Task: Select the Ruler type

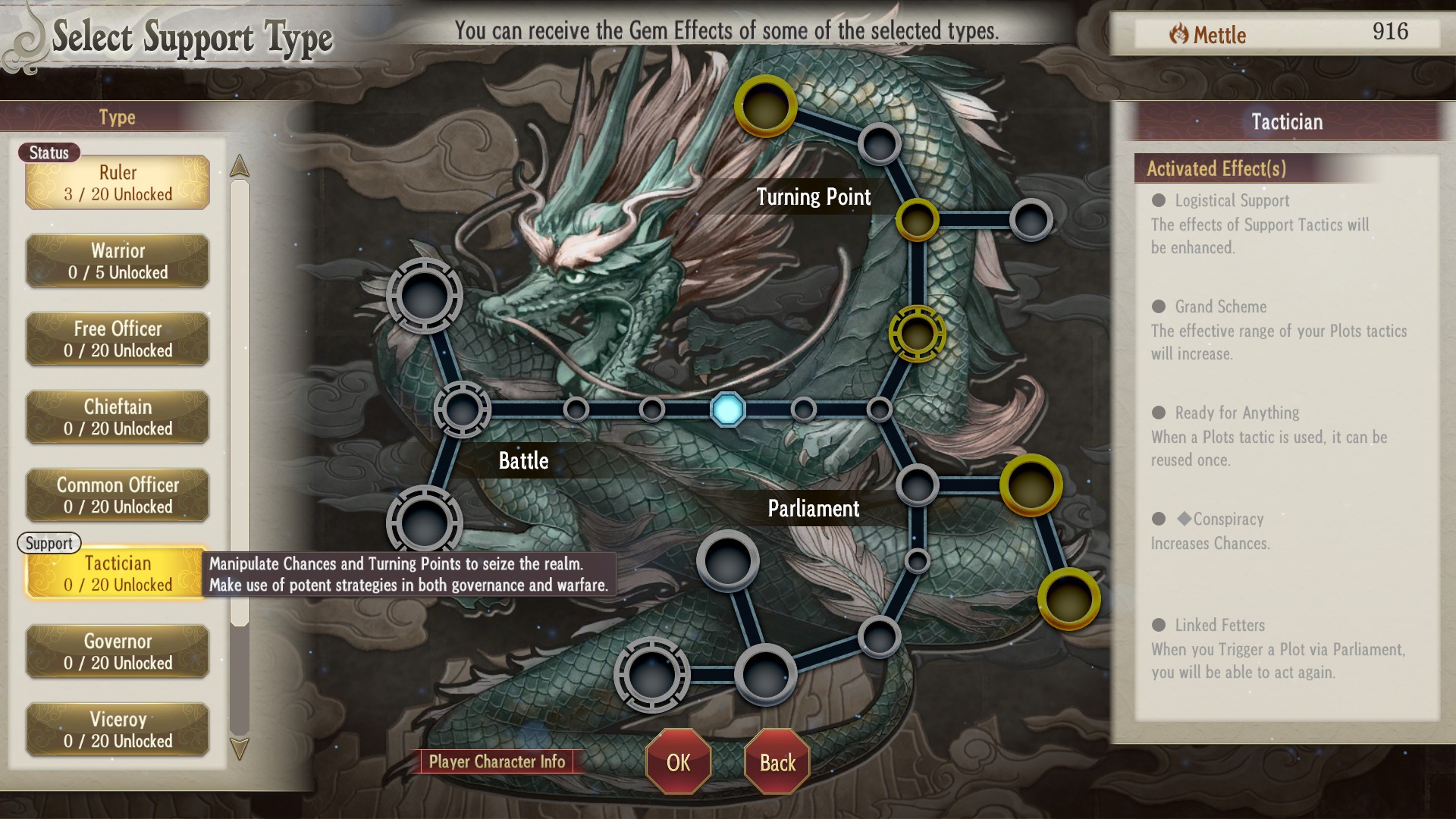Action: pyautogui.click(x=118, y=183)
